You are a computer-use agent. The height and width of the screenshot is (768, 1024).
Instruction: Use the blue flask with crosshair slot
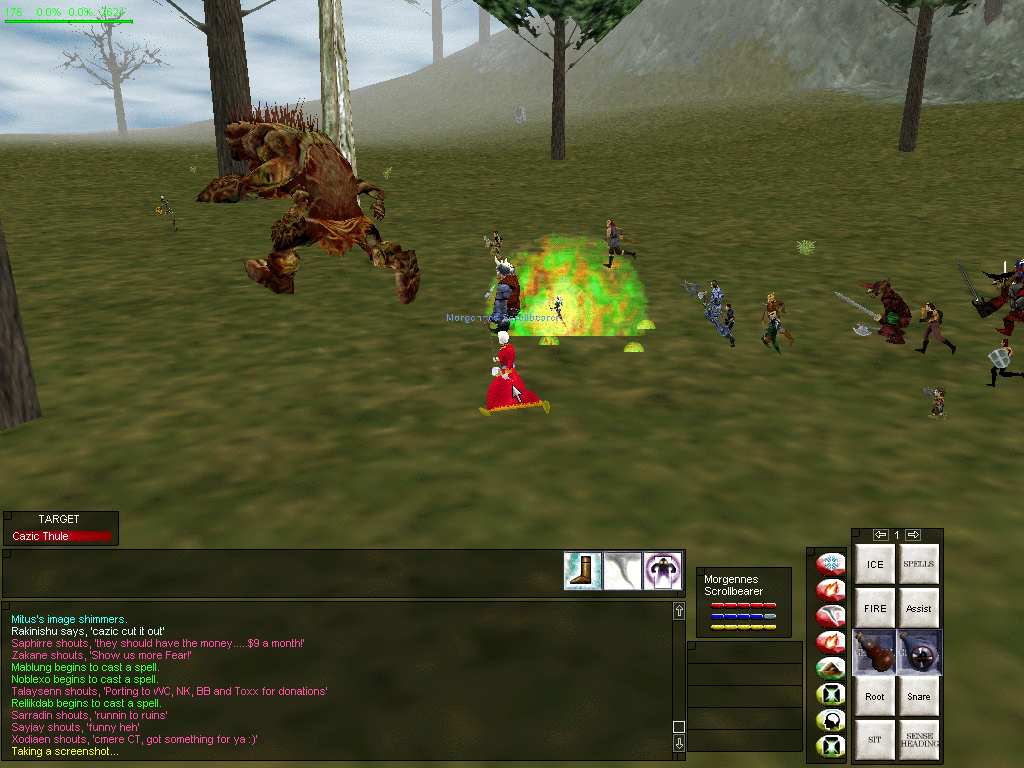click(919, 652)
